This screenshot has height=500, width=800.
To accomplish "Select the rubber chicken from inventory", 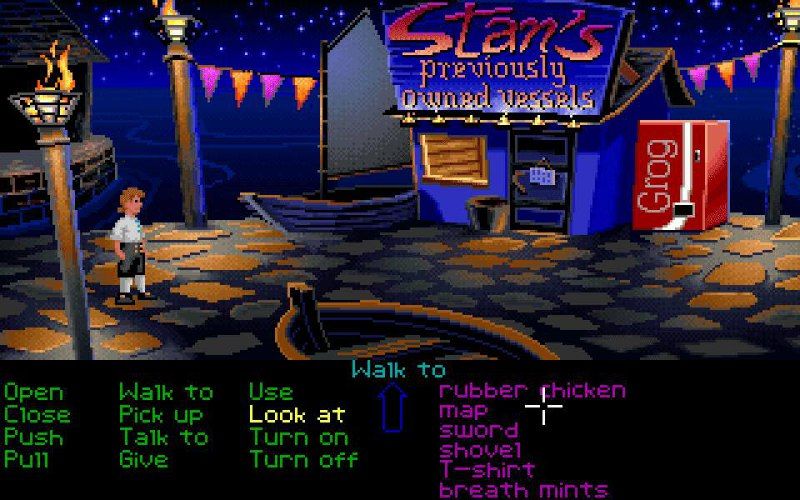I will (532, 390).
